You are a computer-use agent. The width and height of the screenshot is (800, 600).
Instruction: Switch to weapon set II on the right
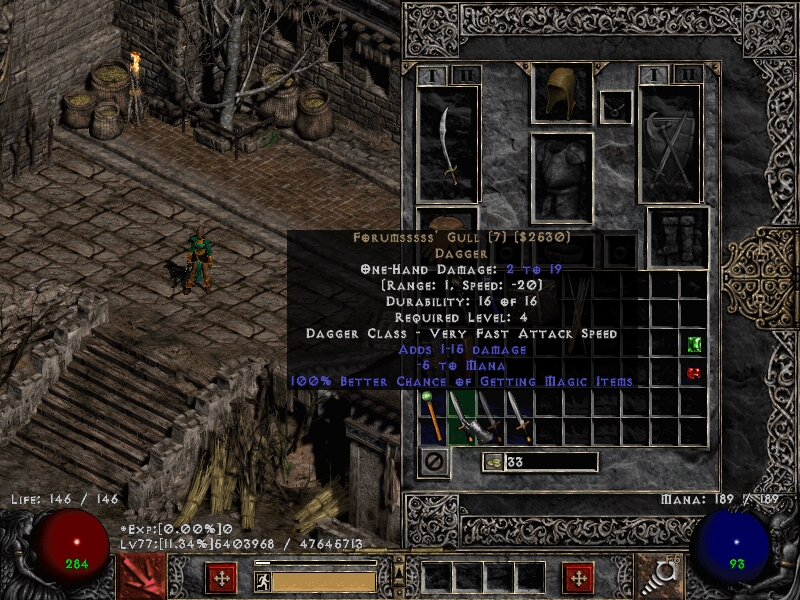pyautogui.click(x=686, y=75)
